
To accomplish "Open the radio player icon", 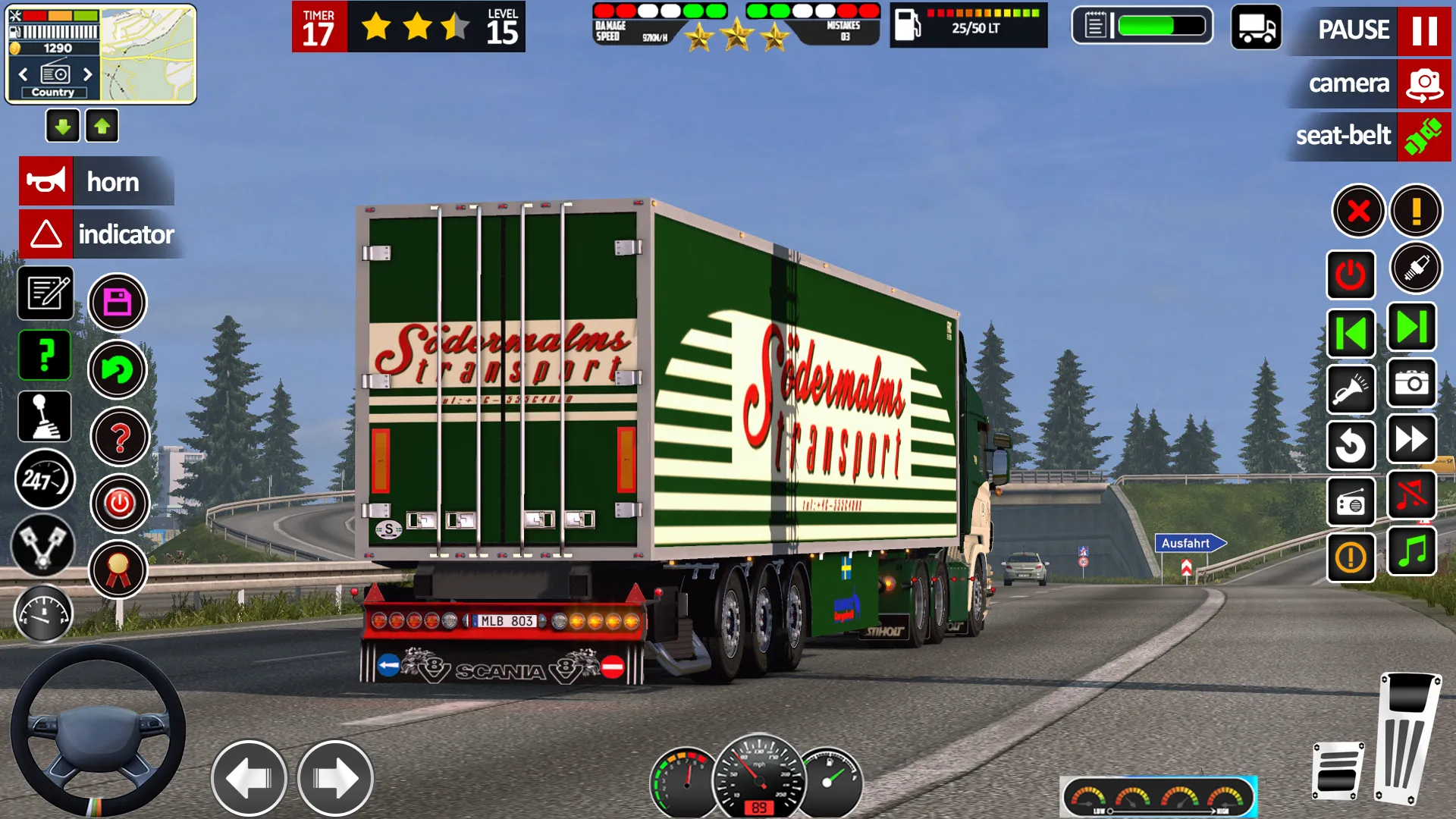I will click(1351, 502).
